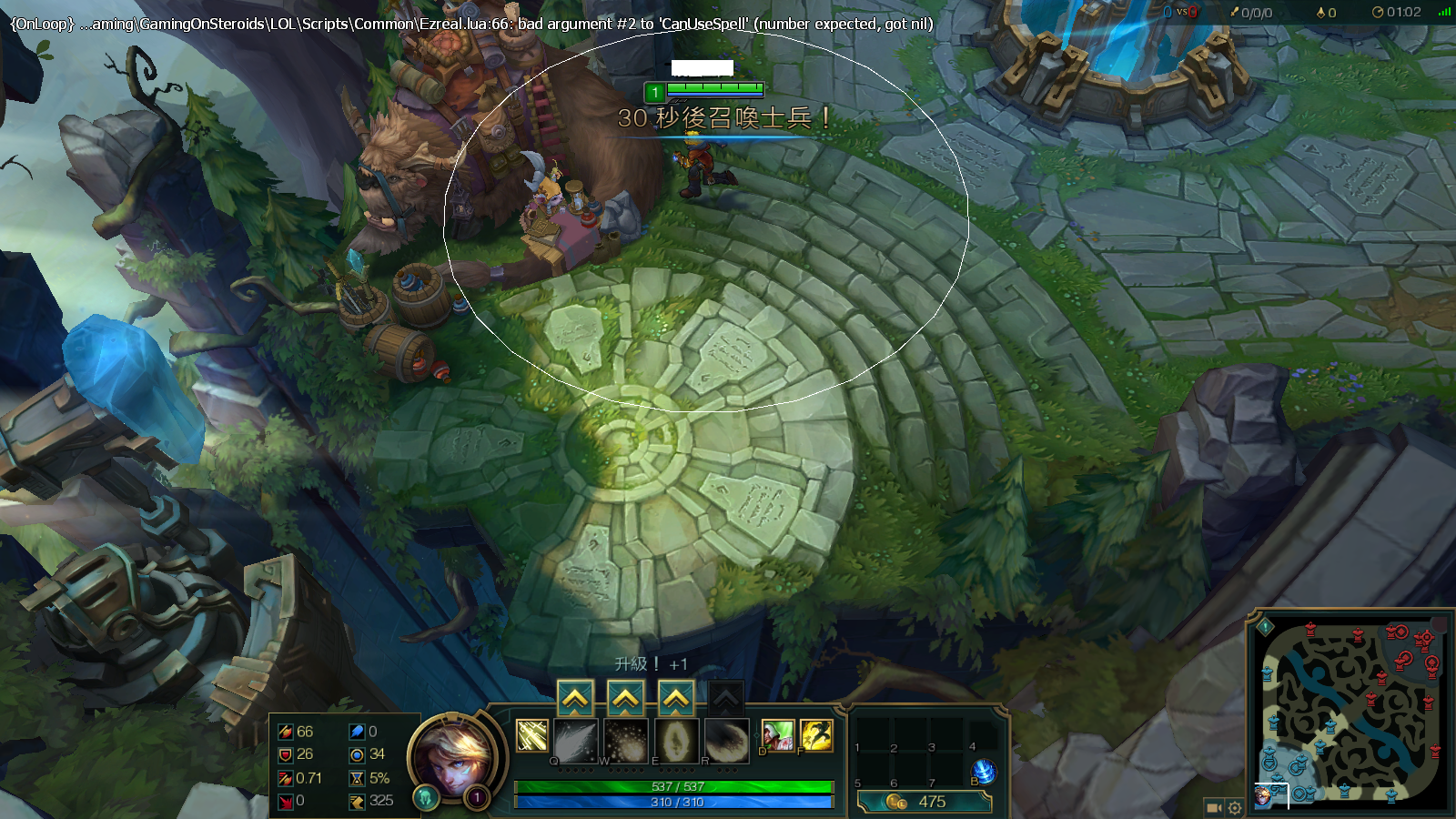
Task: Open the minimap gear options
Action: click(1235, 807)
